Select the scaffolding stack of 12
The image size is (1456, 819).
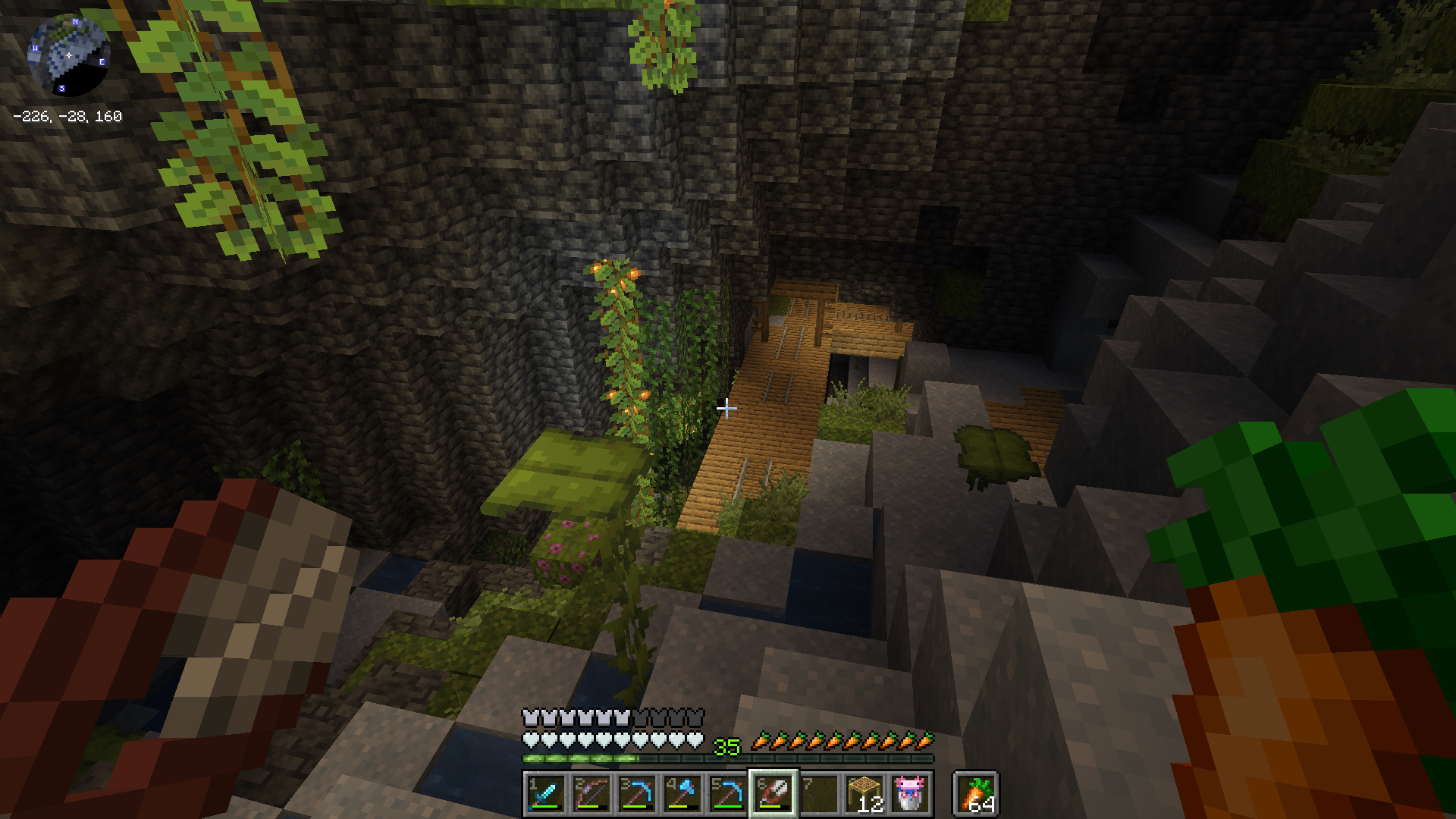(864, 794)
